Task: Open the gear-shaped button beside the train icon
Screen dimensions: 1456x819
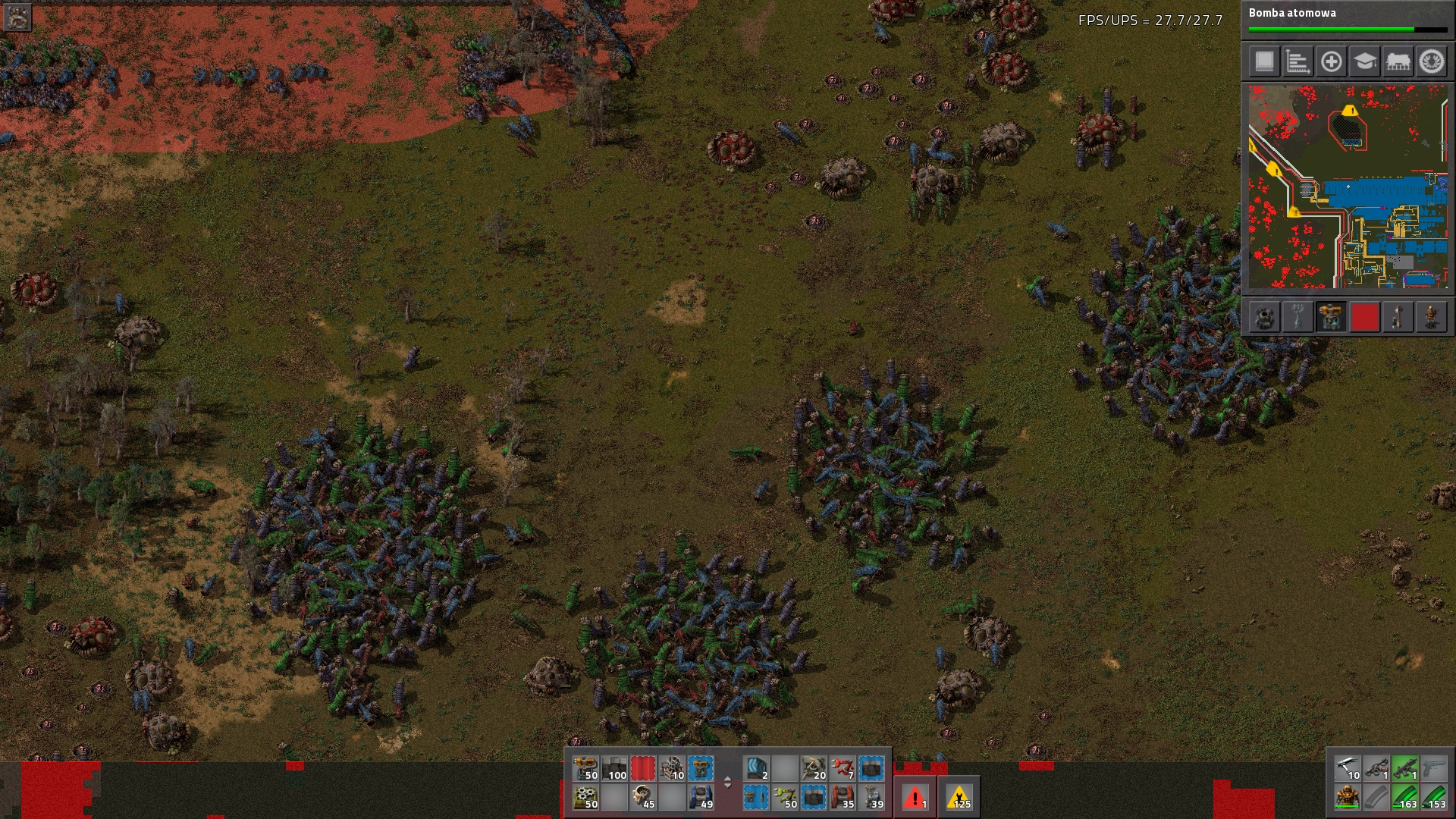Action: coord(1432,62)
